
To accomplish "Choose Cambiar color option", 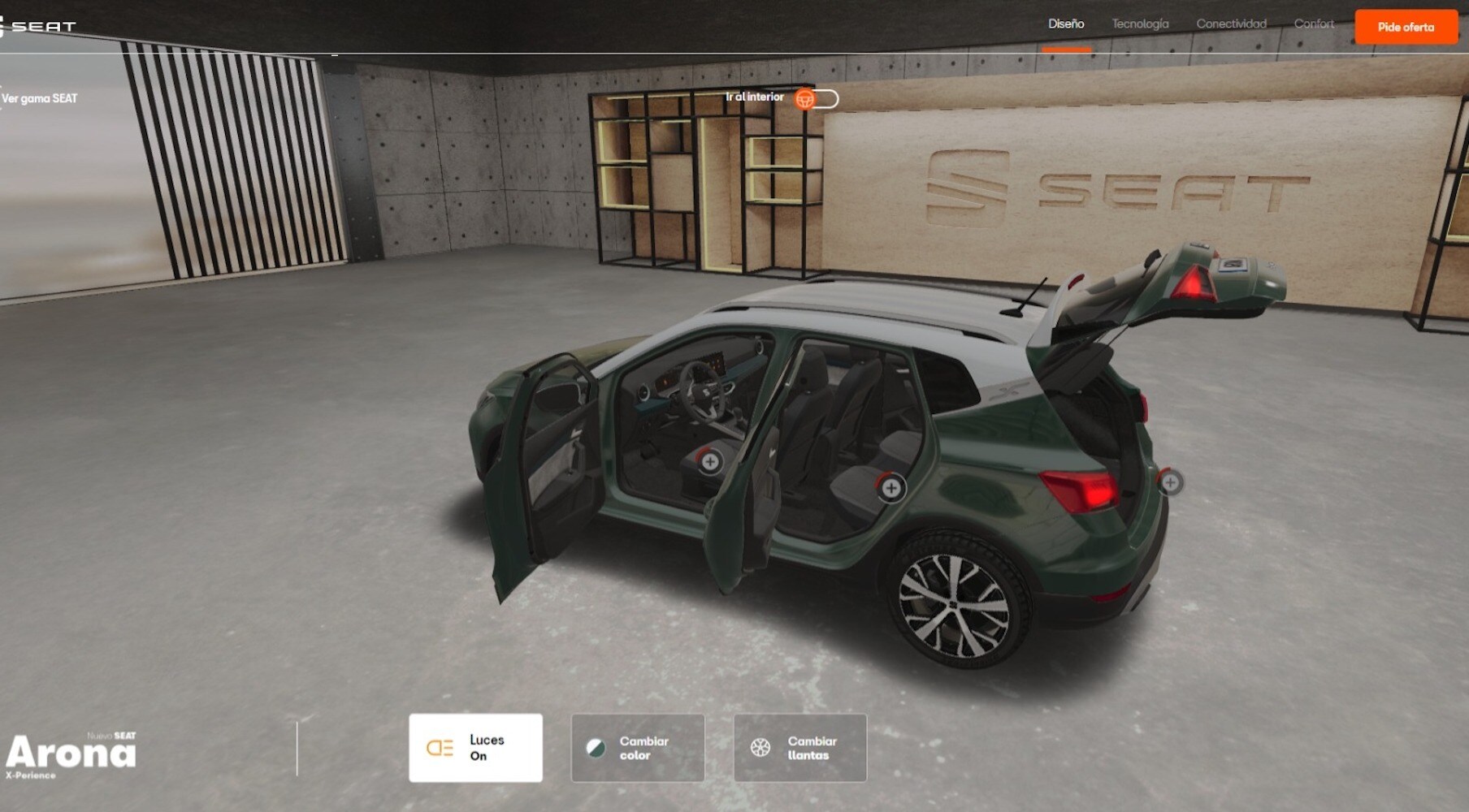I will [638, 748].
